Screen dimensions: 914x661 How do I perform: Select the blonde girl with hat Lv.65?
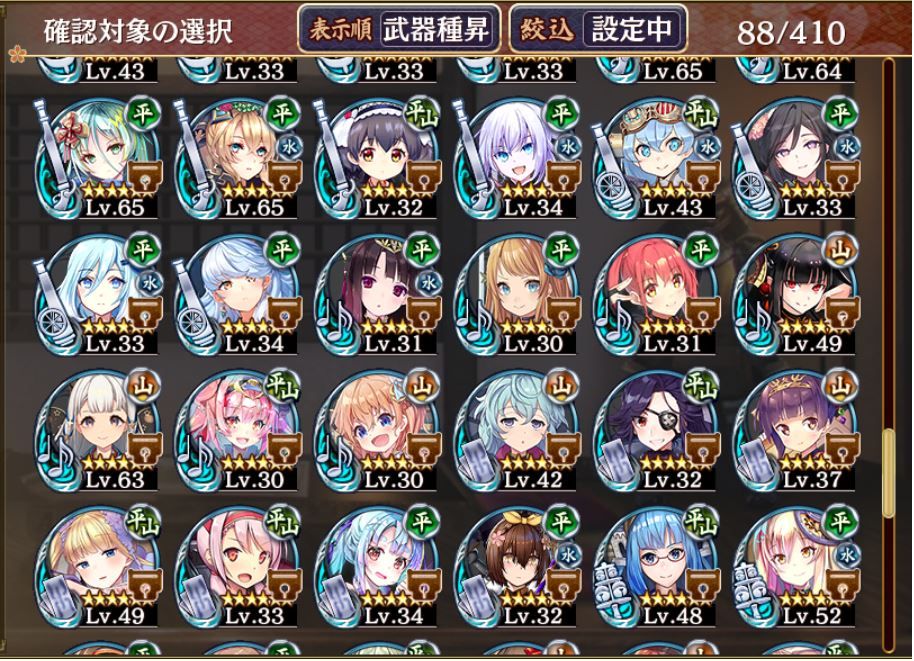[x=232, y=156]
